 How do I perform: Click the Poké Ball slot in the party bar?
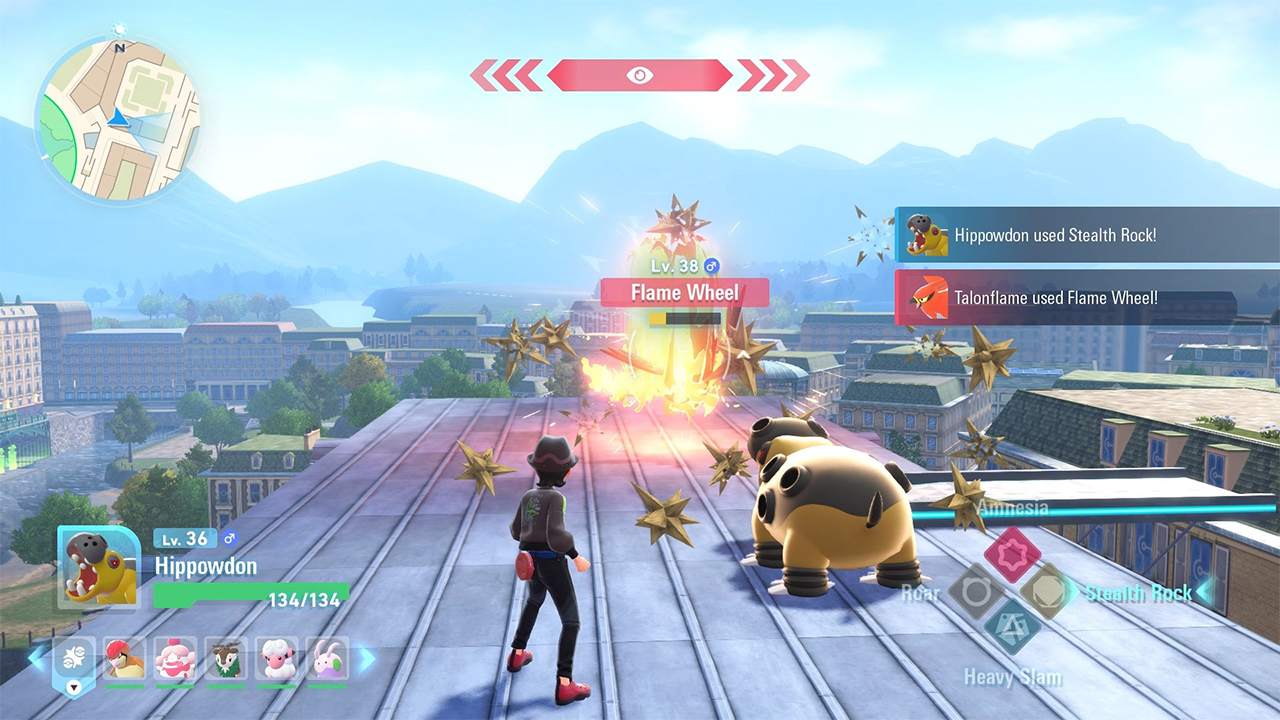(x=74, y=656)
